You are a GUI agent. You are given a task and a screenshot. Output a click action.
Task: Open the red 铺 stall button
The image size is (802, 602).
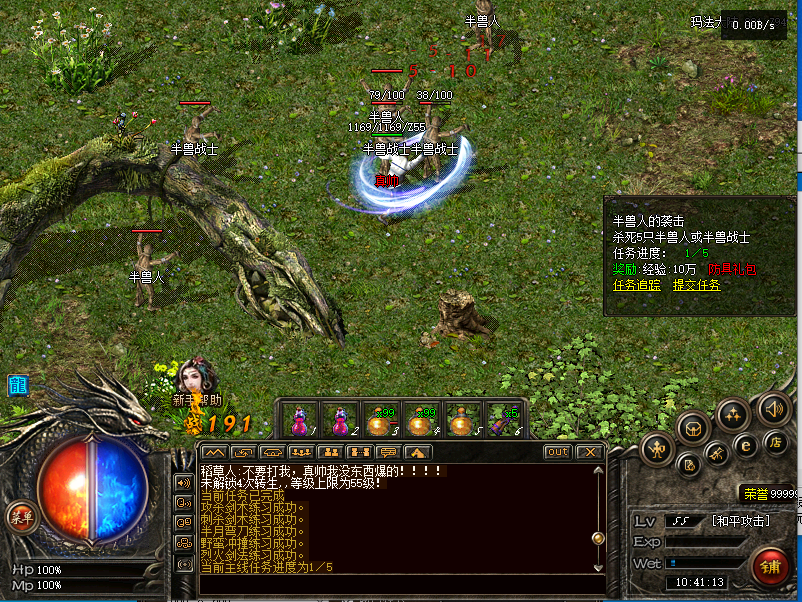click(770, 567)
